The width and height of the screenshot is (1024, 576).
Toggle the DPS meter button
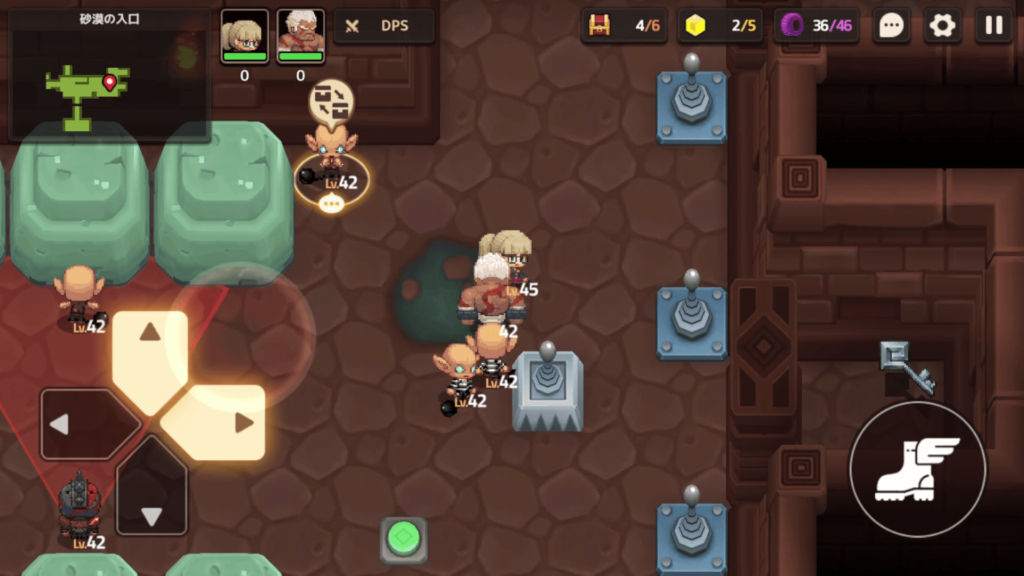[384, 26]
